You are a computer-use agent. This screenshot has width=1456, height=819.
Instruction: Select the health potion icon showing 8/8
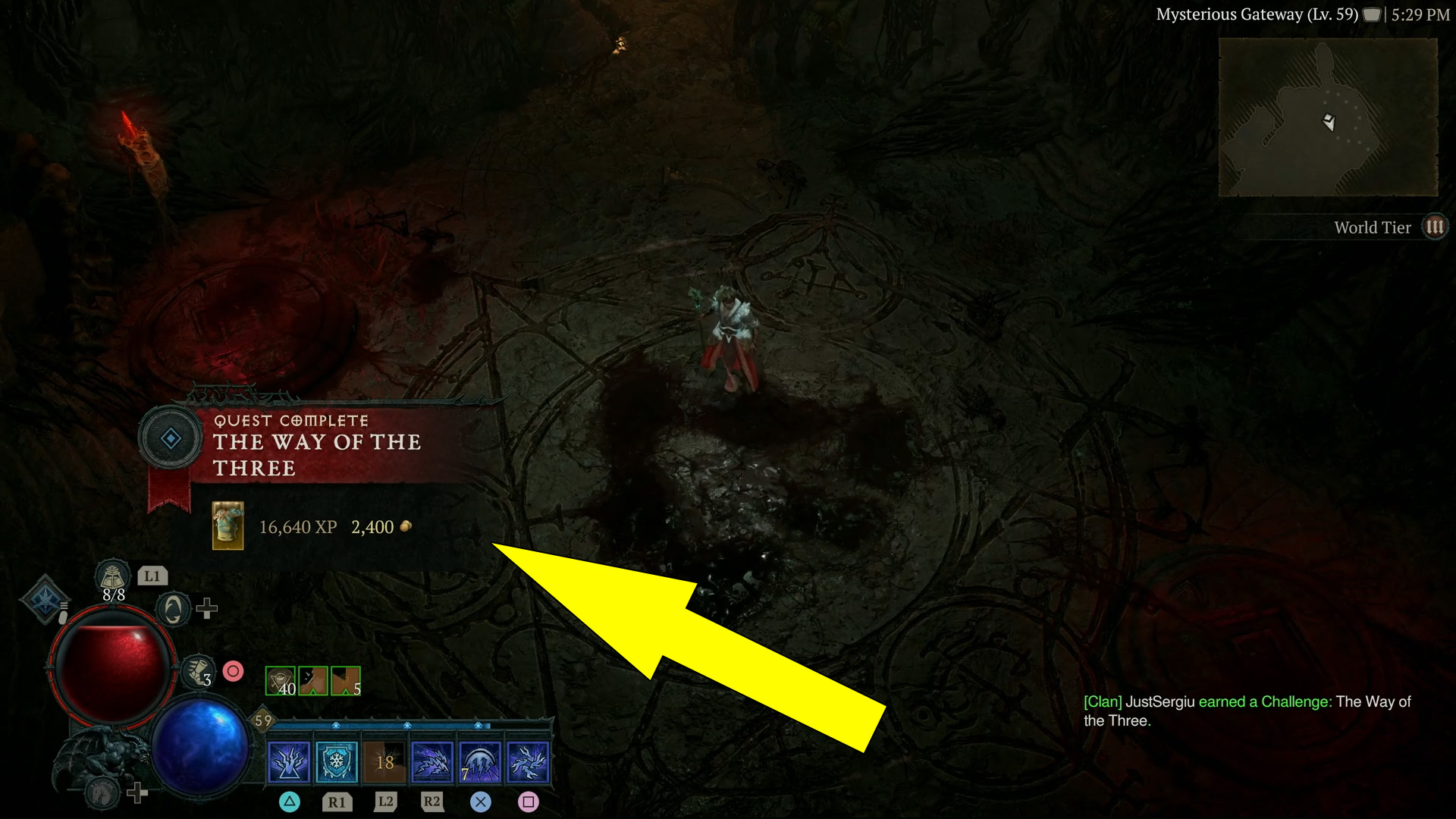point(112,576)
